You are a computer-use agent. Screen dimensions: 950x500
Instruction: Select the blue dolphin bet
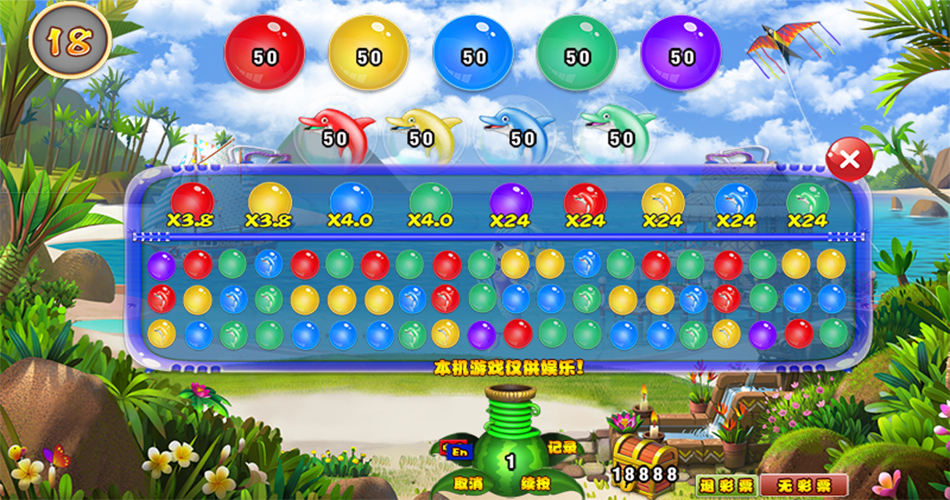(x=516, y=131)
